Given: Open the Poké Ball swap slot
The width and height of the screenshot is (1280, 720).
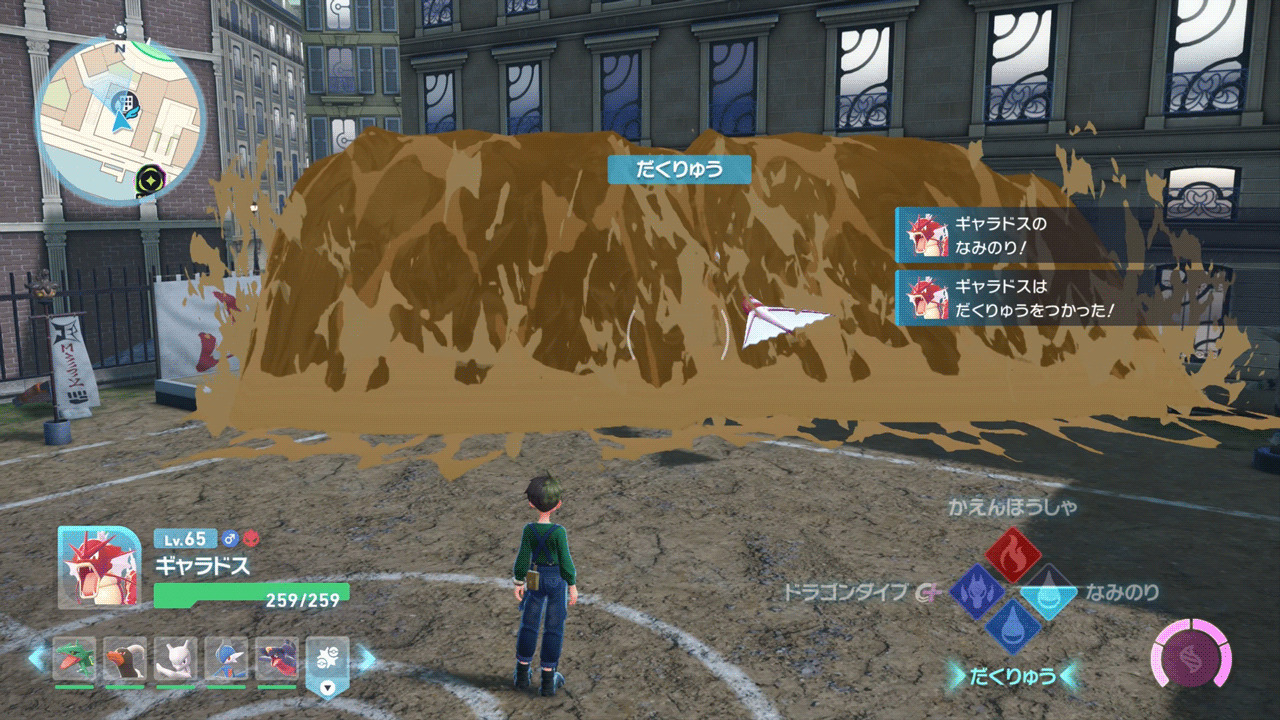Looking at the screenshot, I should tap(327, 662).
